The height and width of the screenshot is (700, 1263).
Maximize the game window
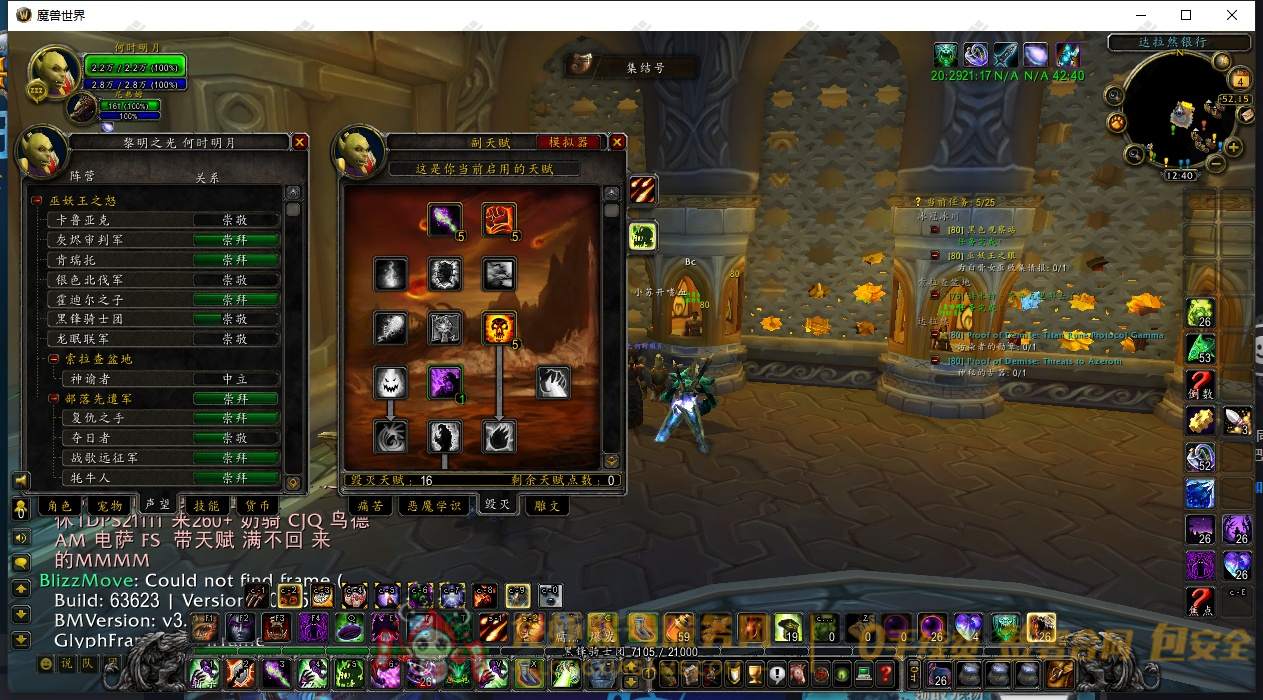tap(1186, 15)
